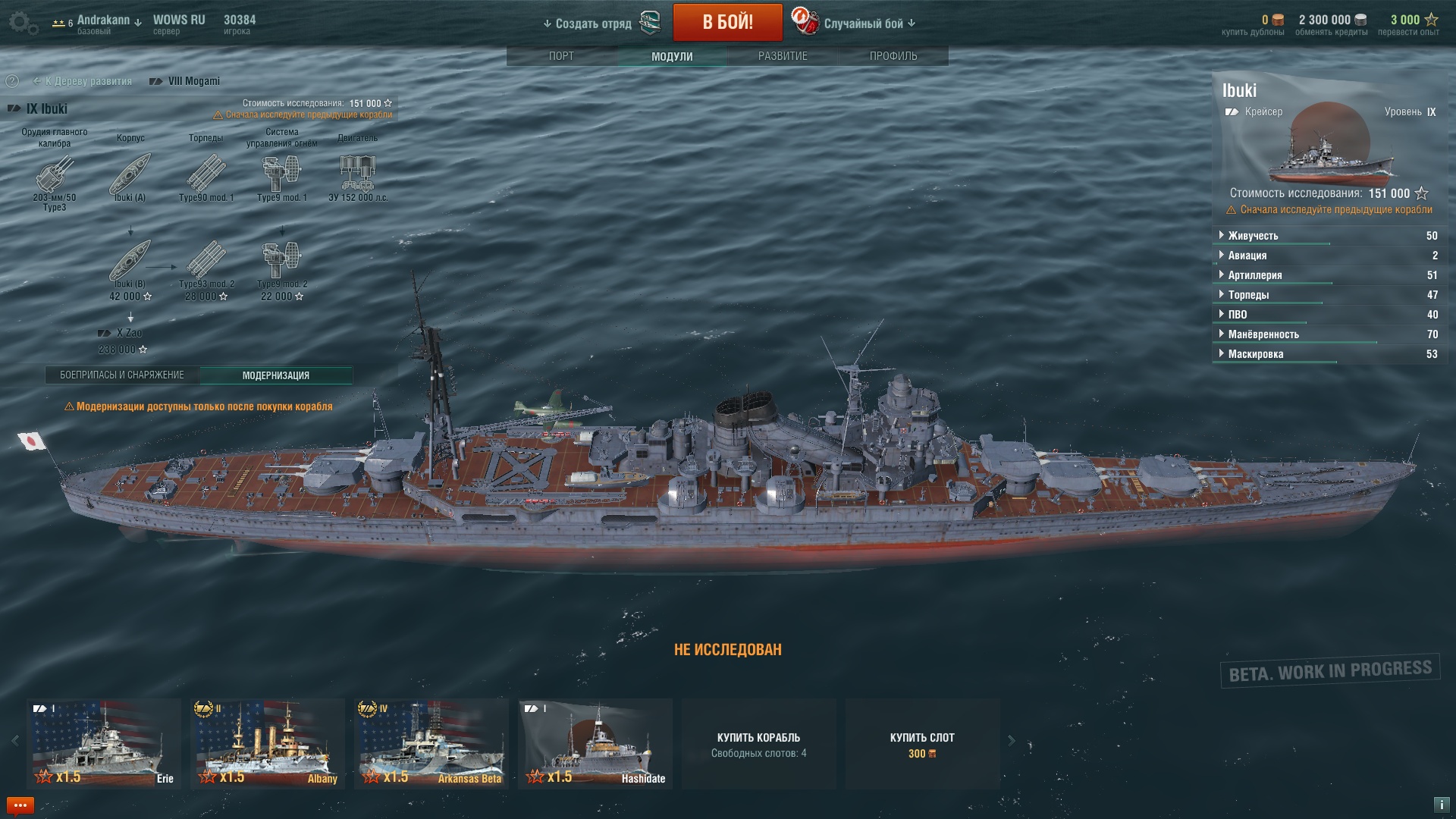Switch to the БОЕПРИПАСЫ И СНАРЯЖЕНИЕ tab

(x=122, y=375)
